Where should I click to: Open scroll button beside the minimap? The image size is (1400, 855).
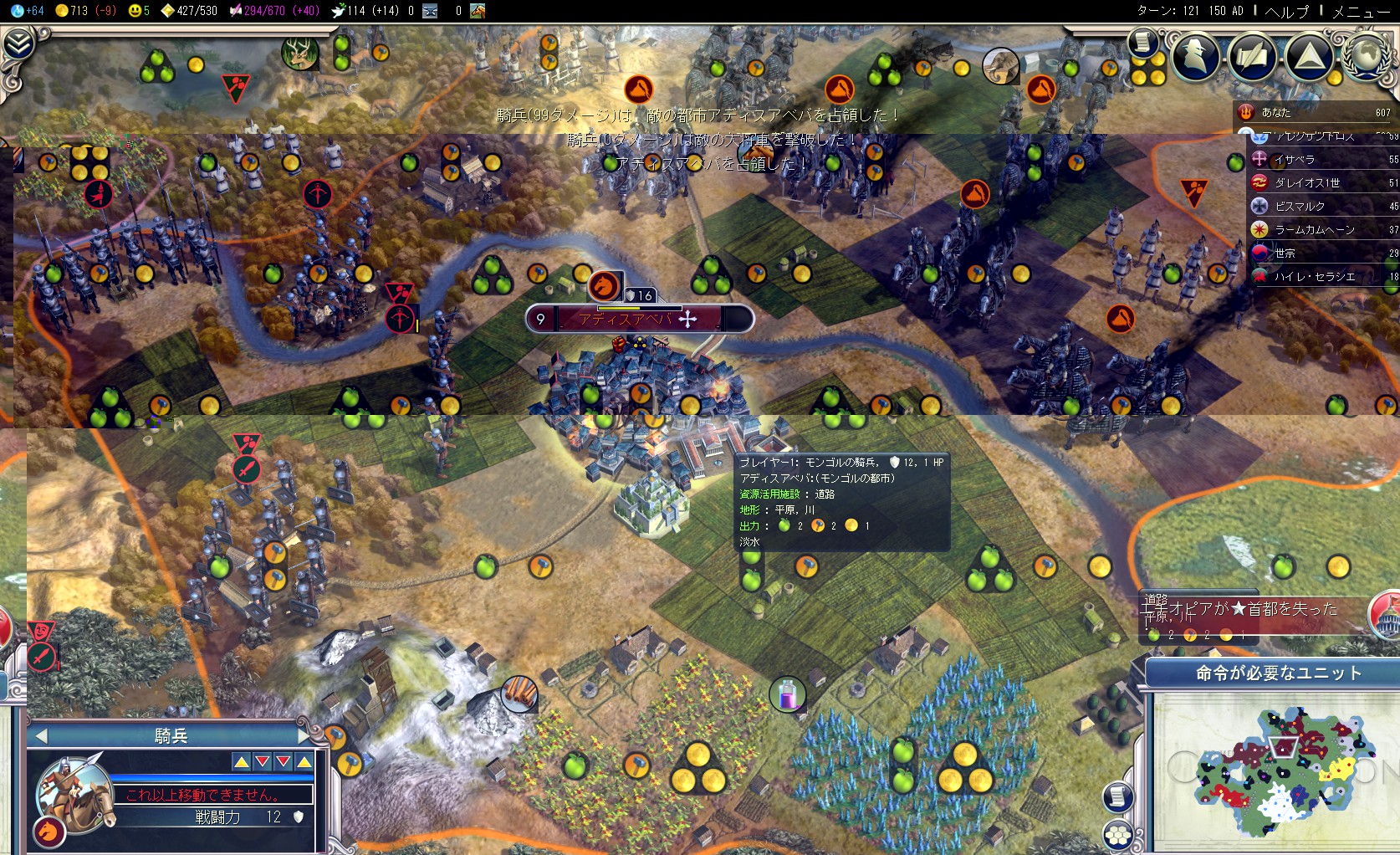pyautogui.click(x=1117, y=796)
